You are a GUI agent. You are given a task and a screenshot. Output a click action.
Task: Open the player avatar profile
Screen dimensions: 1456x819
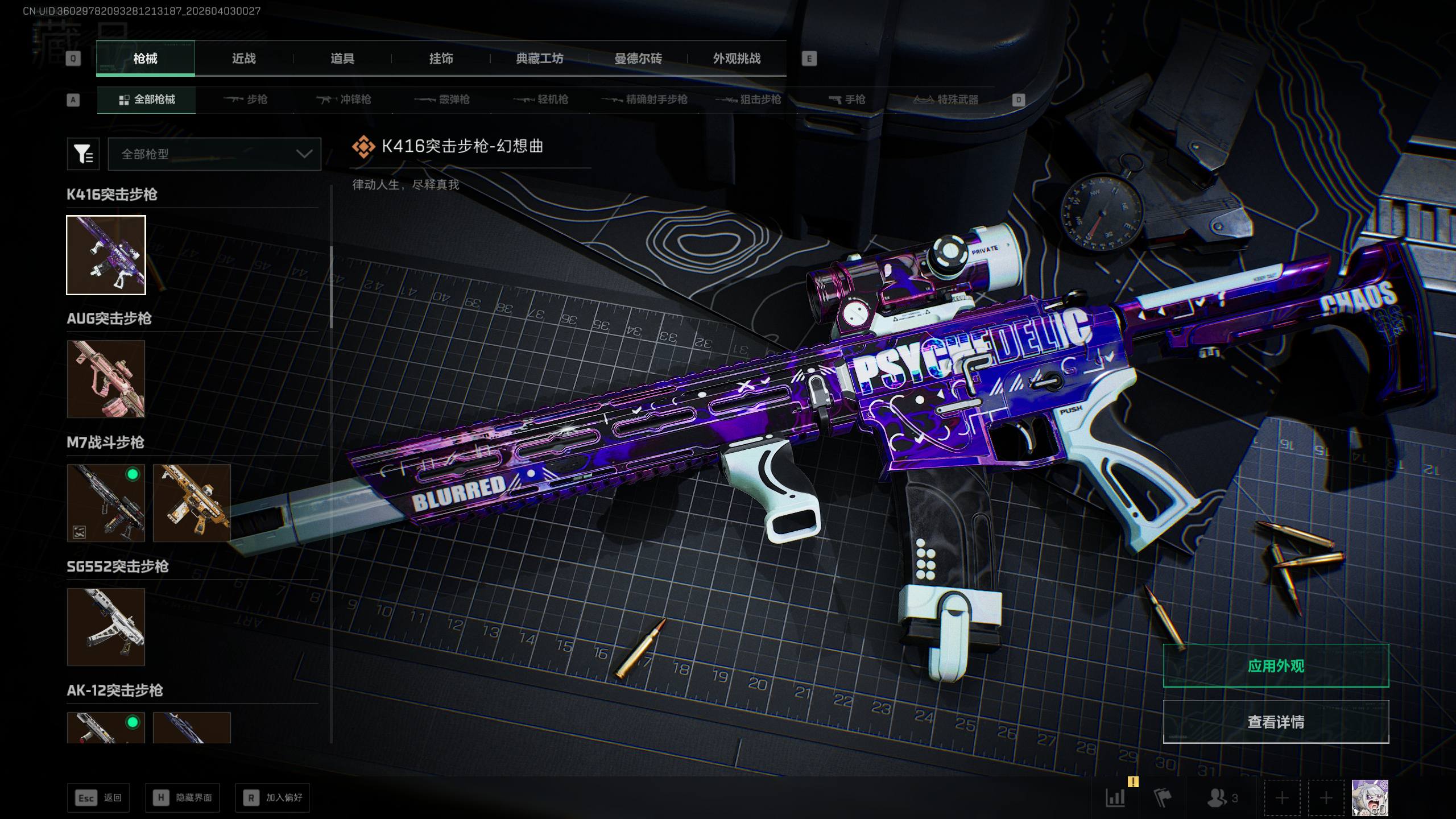pyautogui.click(x=1370, y=798)
